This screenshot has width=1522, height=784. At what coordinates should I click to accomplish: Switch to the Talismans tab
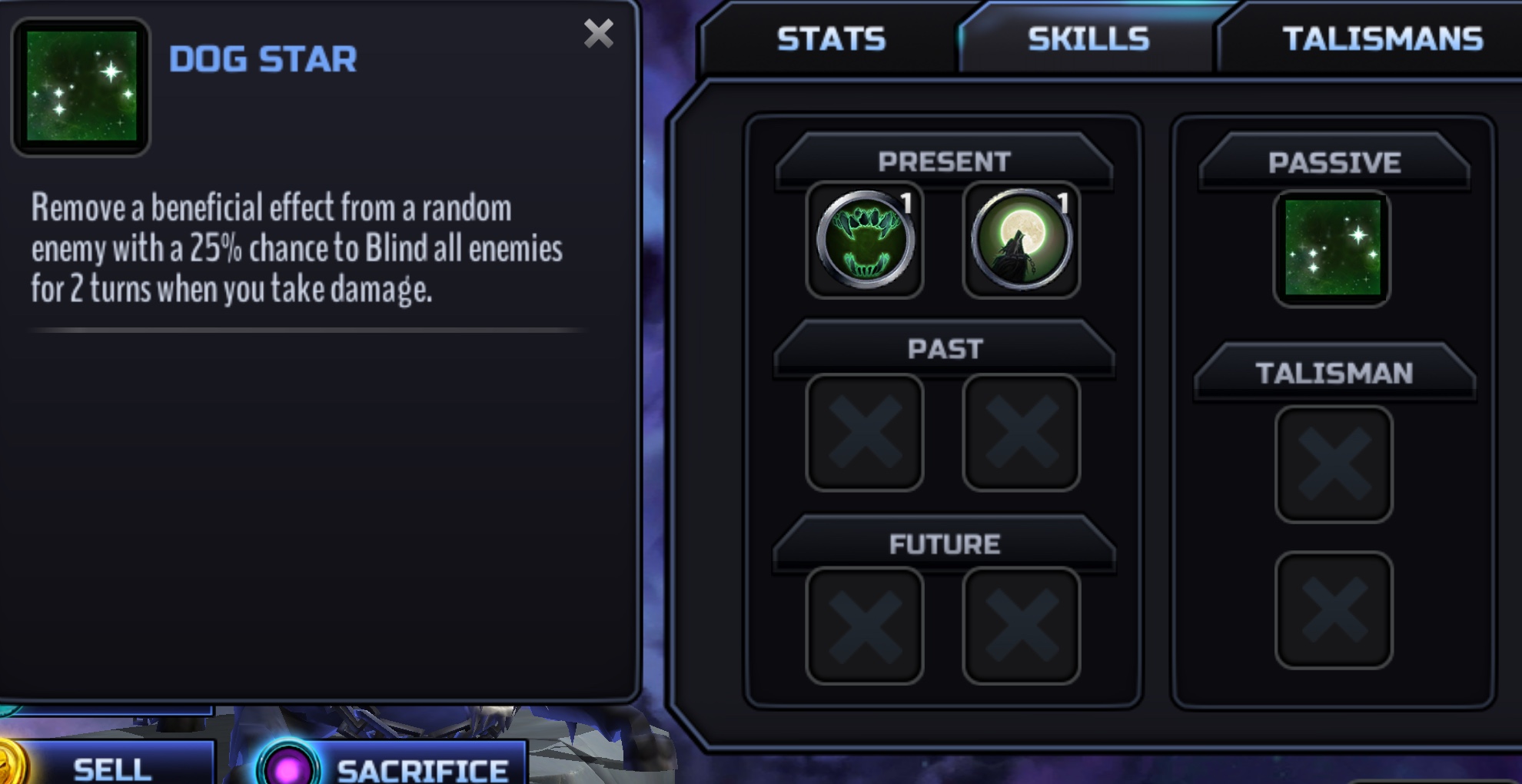pyautogui.click(x=1382, y=39)
